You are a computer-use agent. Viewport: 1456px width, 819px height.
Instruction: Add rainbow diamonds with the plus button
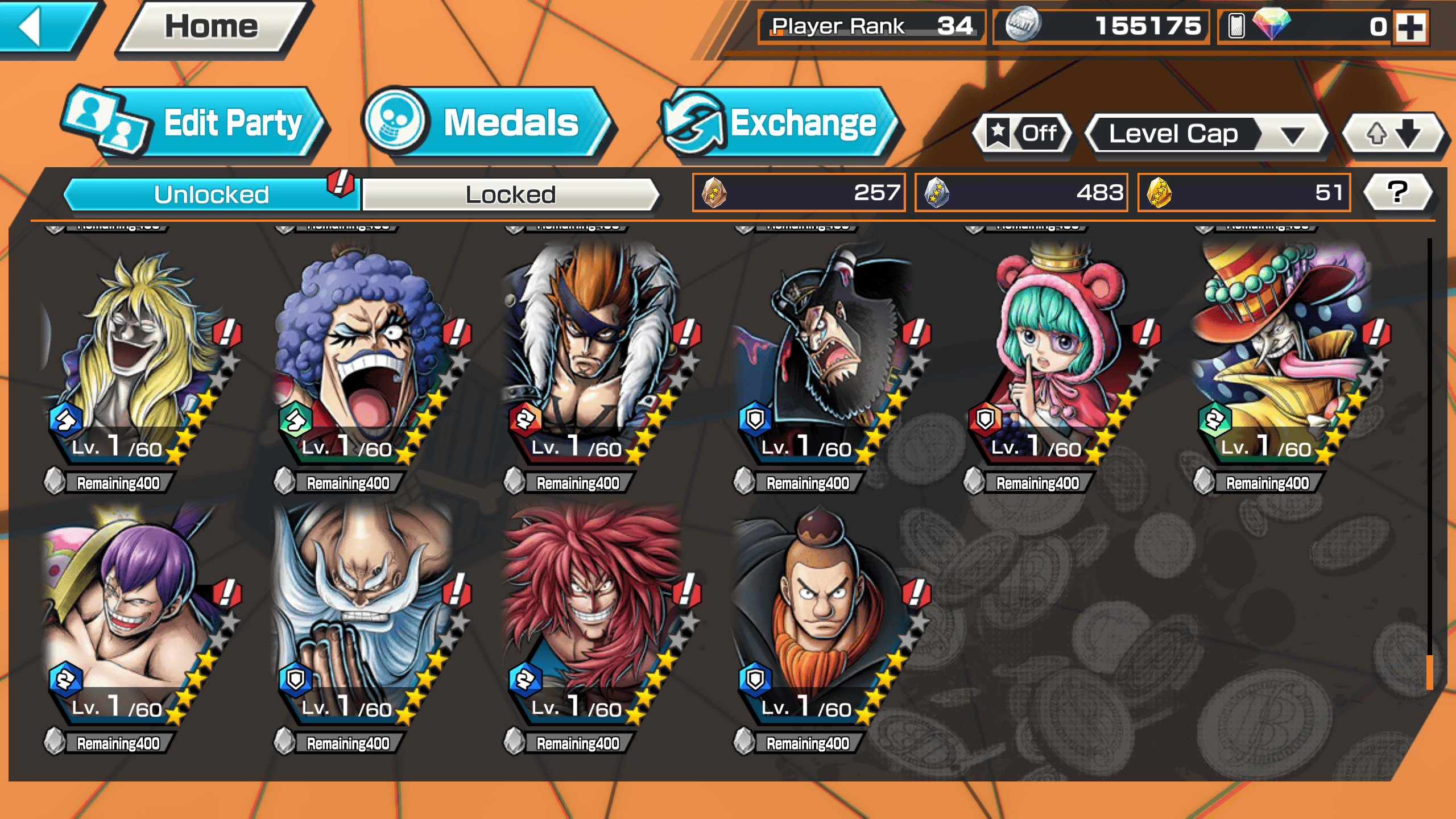tap(1411, 27)
